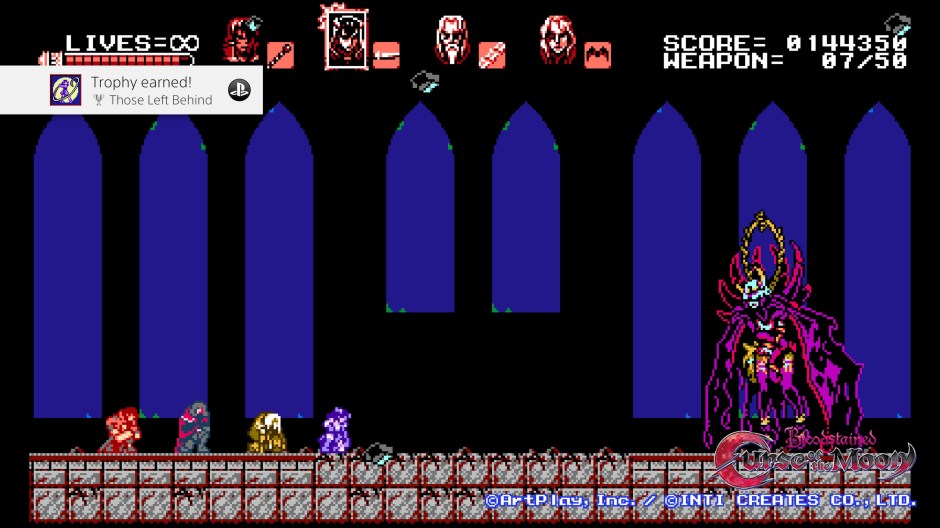Select the staff subweapon icon beside Miriam
The width and height of the screenshot is (940, 528).
point(280,54)
